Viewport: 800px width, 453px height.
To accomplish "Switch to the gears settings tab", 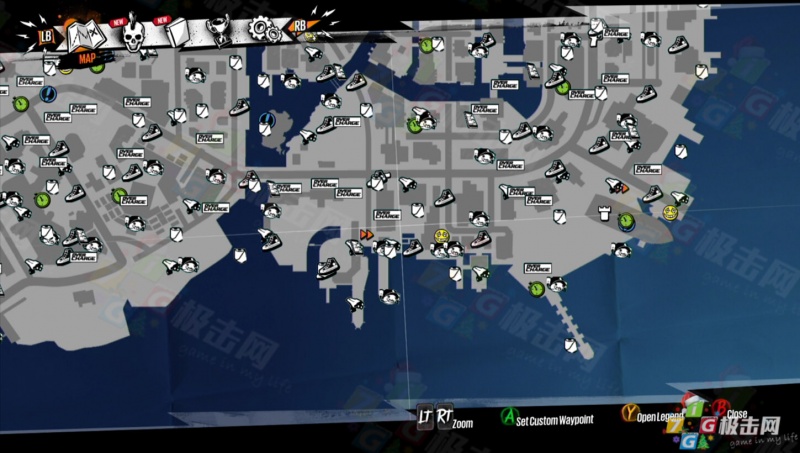I will [x=264, y=29].
